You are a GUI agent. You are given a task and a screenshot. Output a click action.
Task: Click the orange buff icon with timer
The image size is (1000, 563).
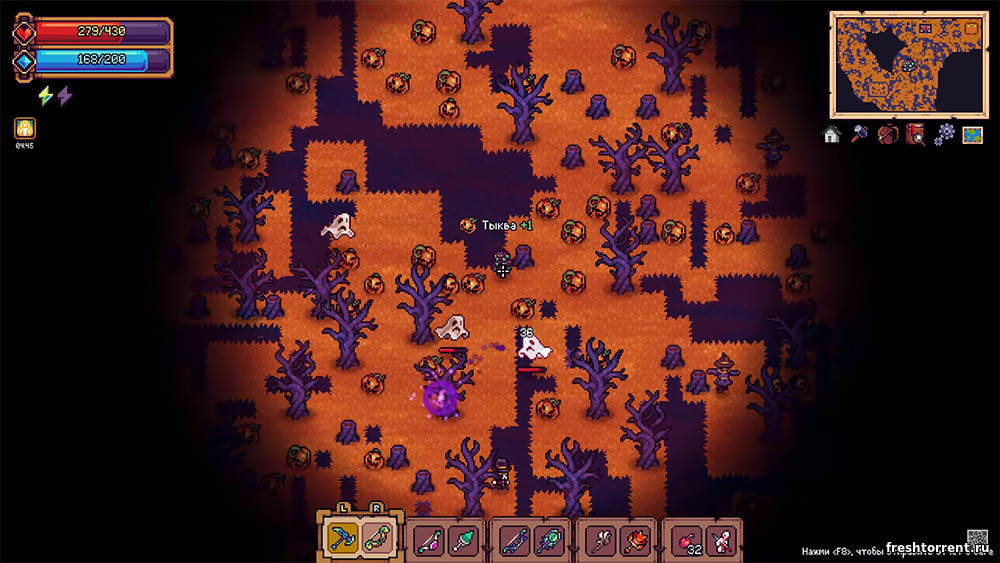click(x=25, y=129)
